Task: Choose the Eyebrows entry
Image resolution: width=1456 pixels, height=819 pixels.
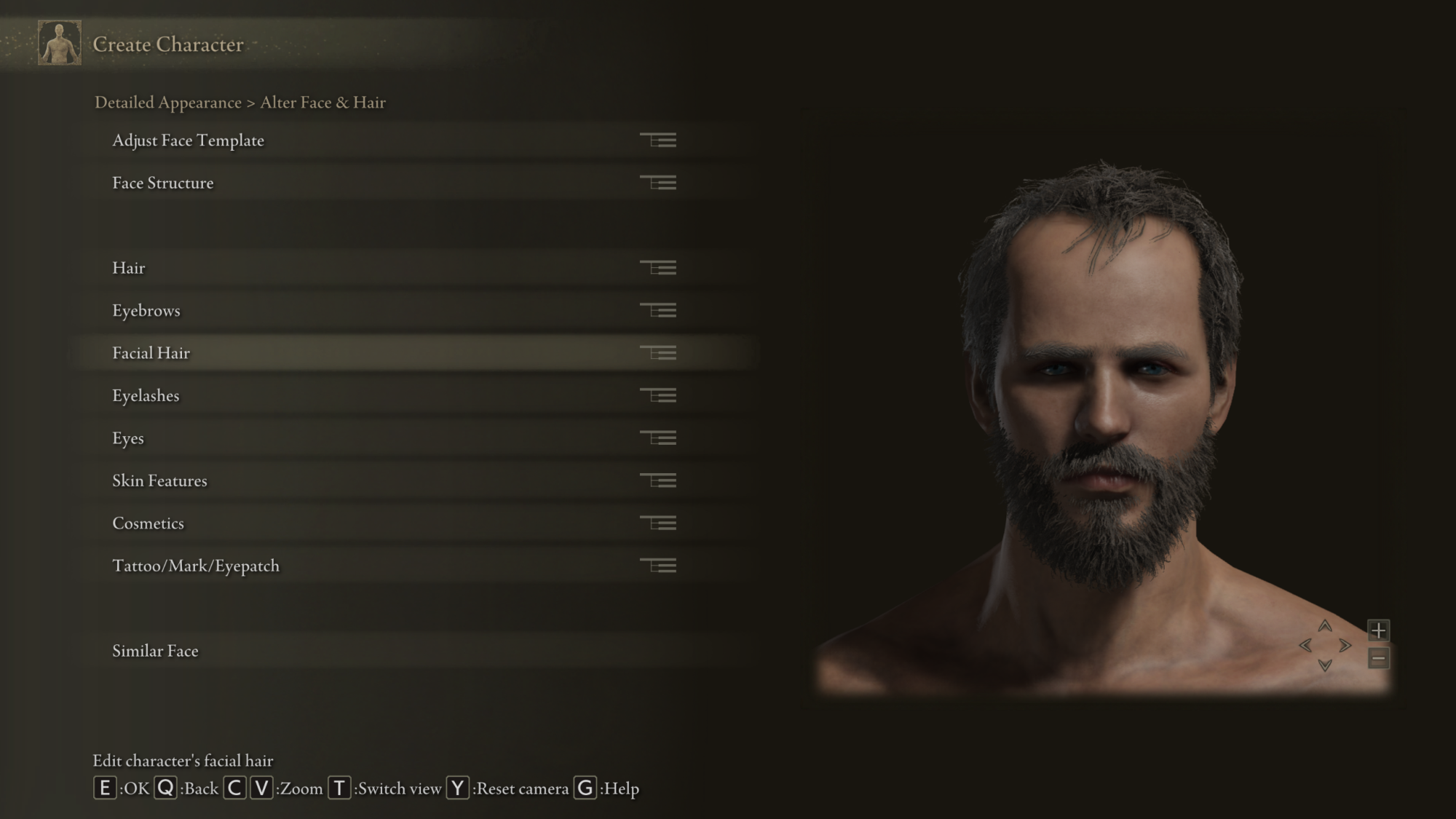Action: click(146, 311)
